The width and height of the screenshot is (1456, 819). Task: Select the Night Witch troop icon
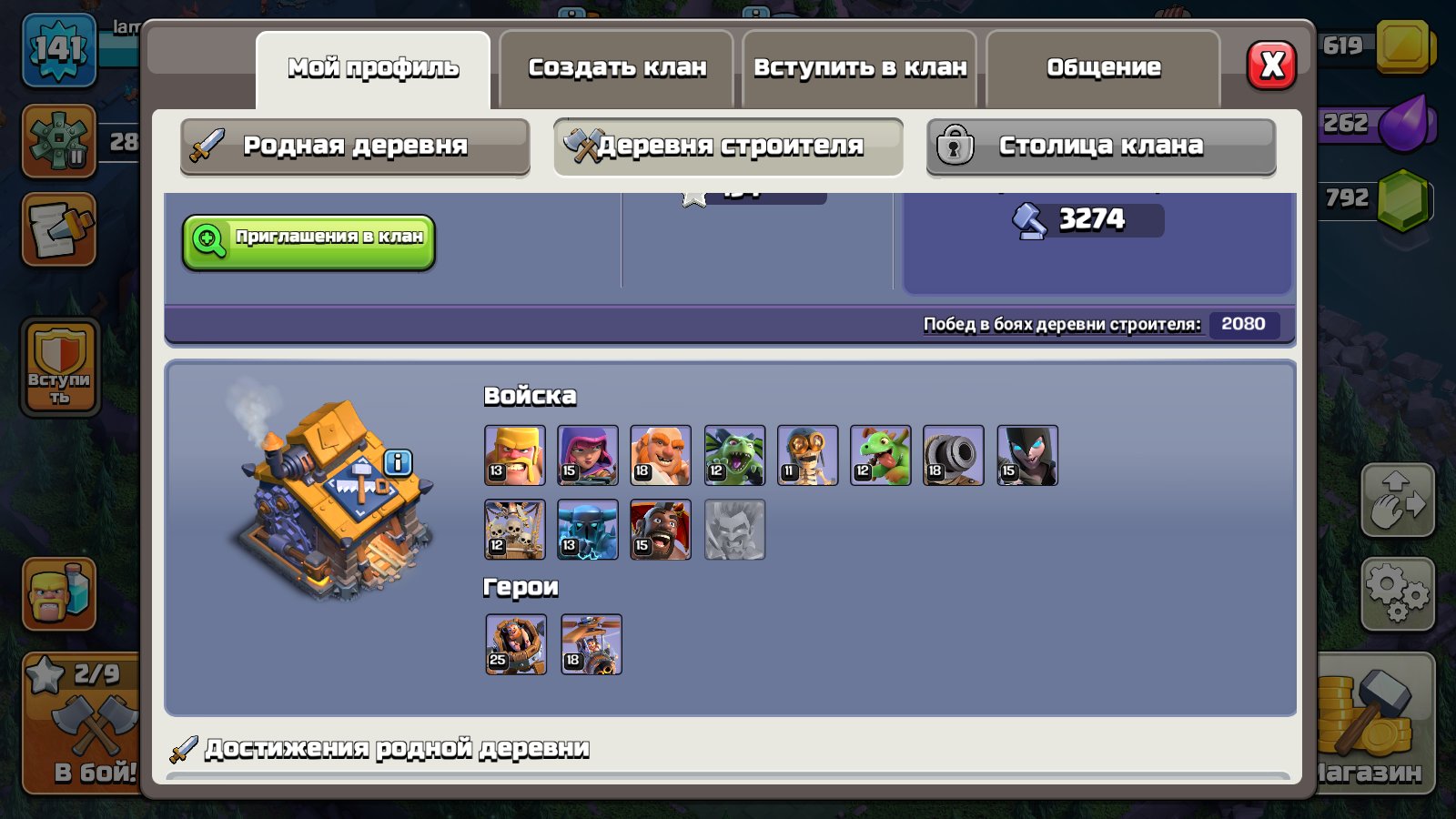click(1027, 455)
